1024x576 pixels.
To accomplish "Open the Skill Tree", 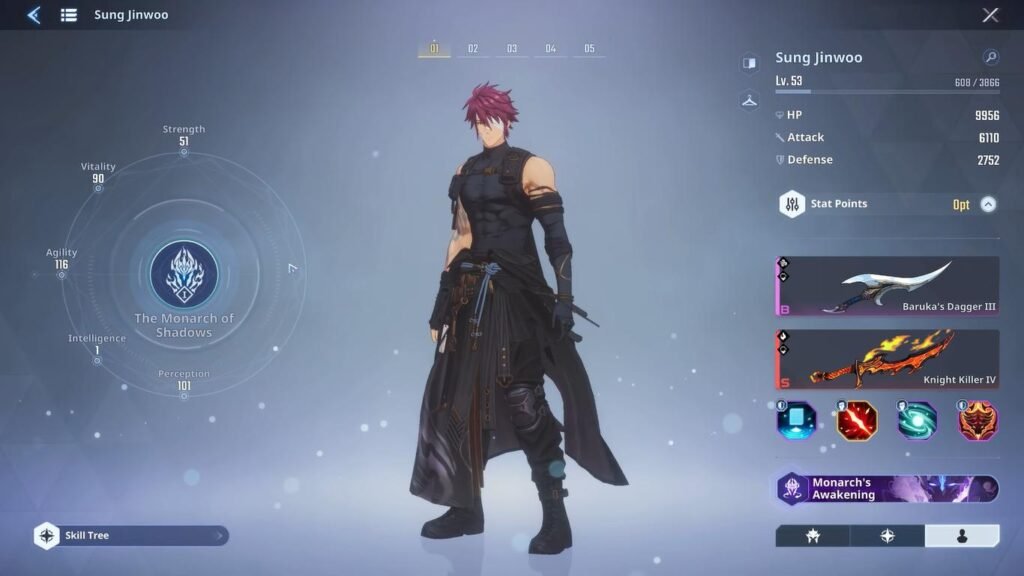I will (x=131, y=536).
